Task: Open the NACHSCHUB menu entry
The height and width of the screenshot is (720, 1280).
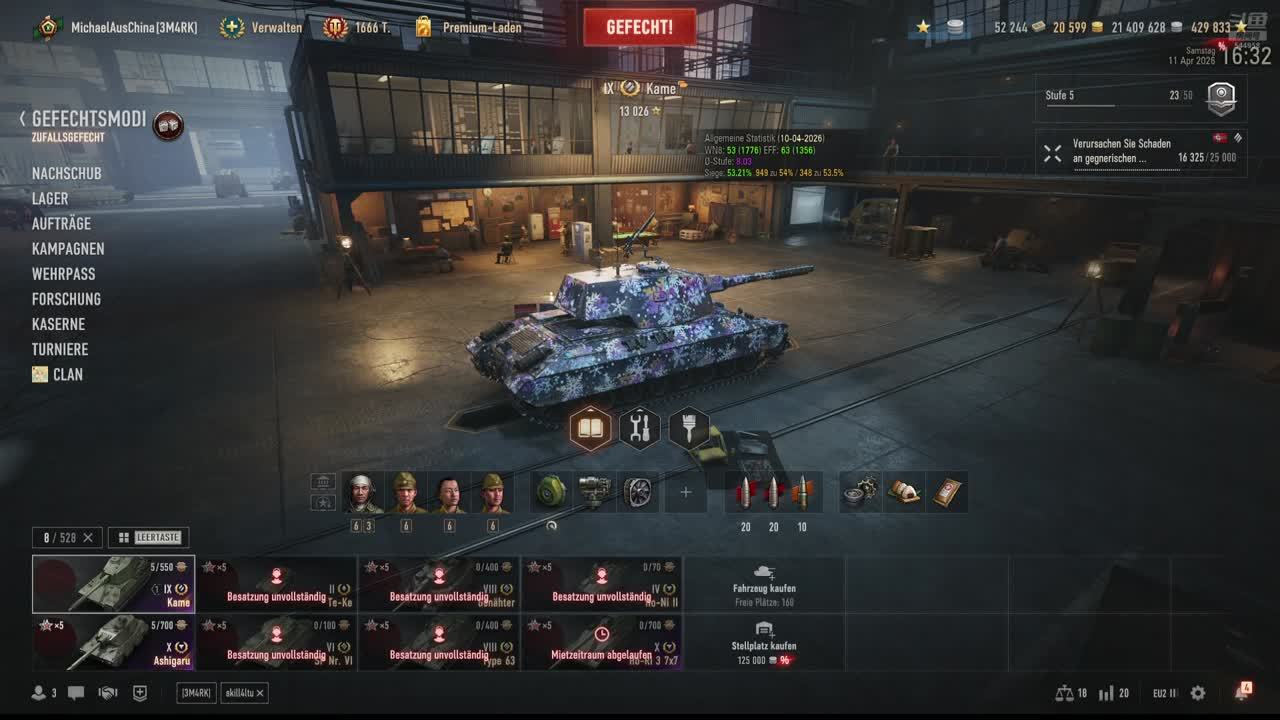Action: tap(66, 173)
